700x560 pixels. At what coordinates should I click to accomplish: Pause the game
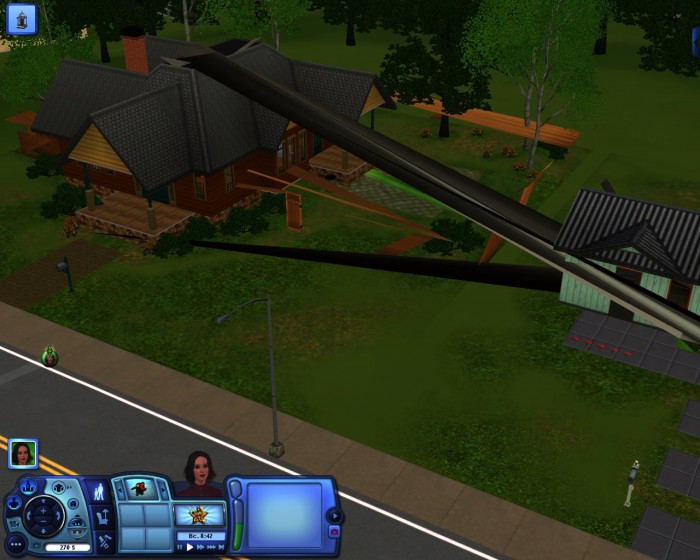180,547
